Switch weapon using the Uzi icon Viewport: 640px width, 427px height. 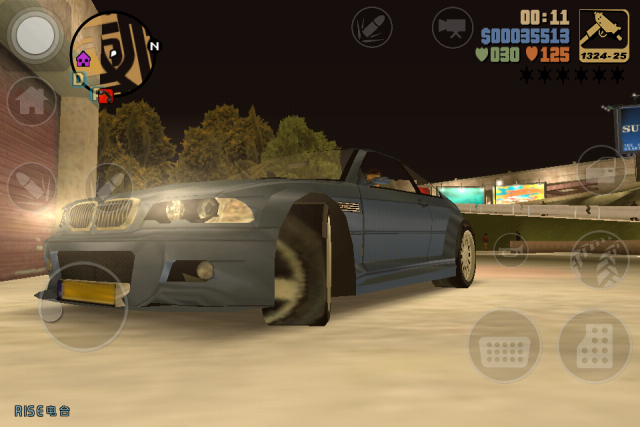coord(605,32)
